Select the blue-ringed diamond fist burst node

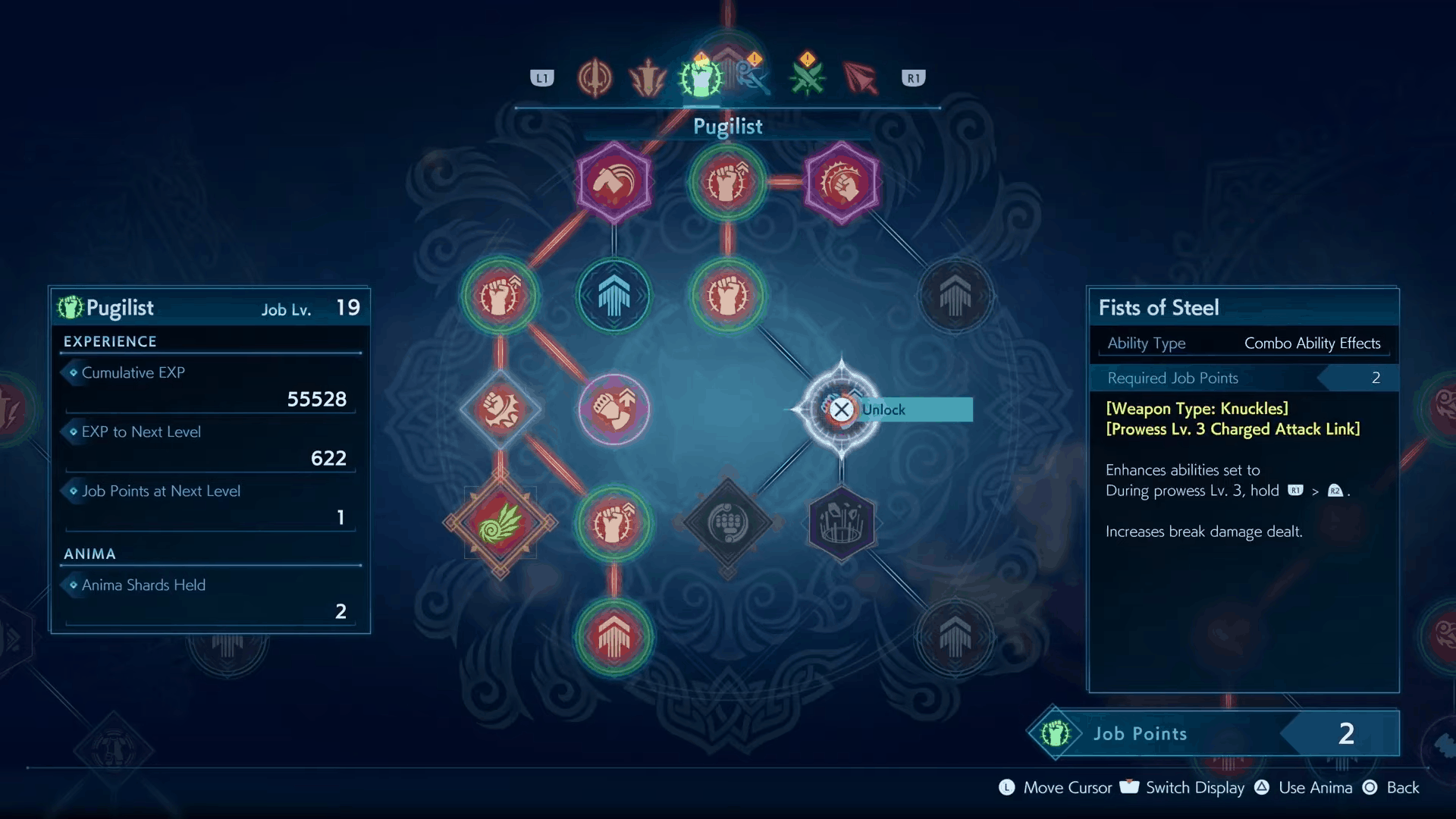click(500, 409)
